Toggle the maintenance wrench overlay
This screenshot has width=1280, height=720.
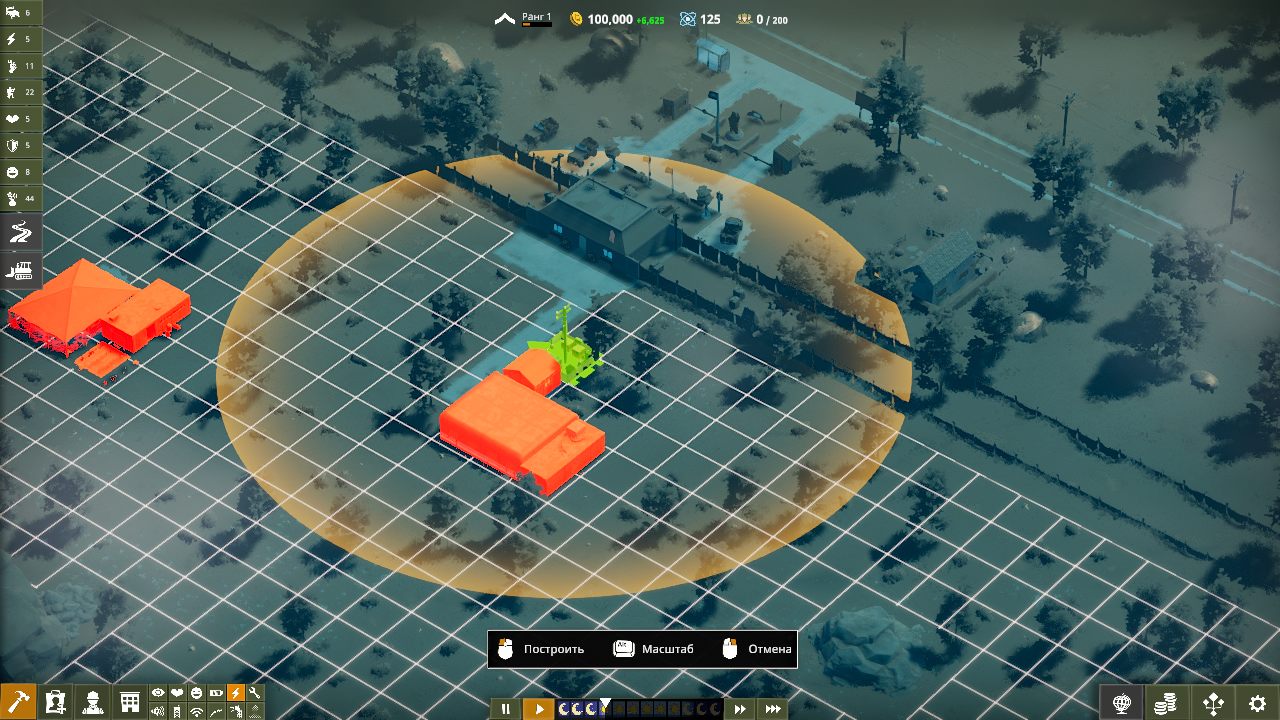[x=255, y=693]
